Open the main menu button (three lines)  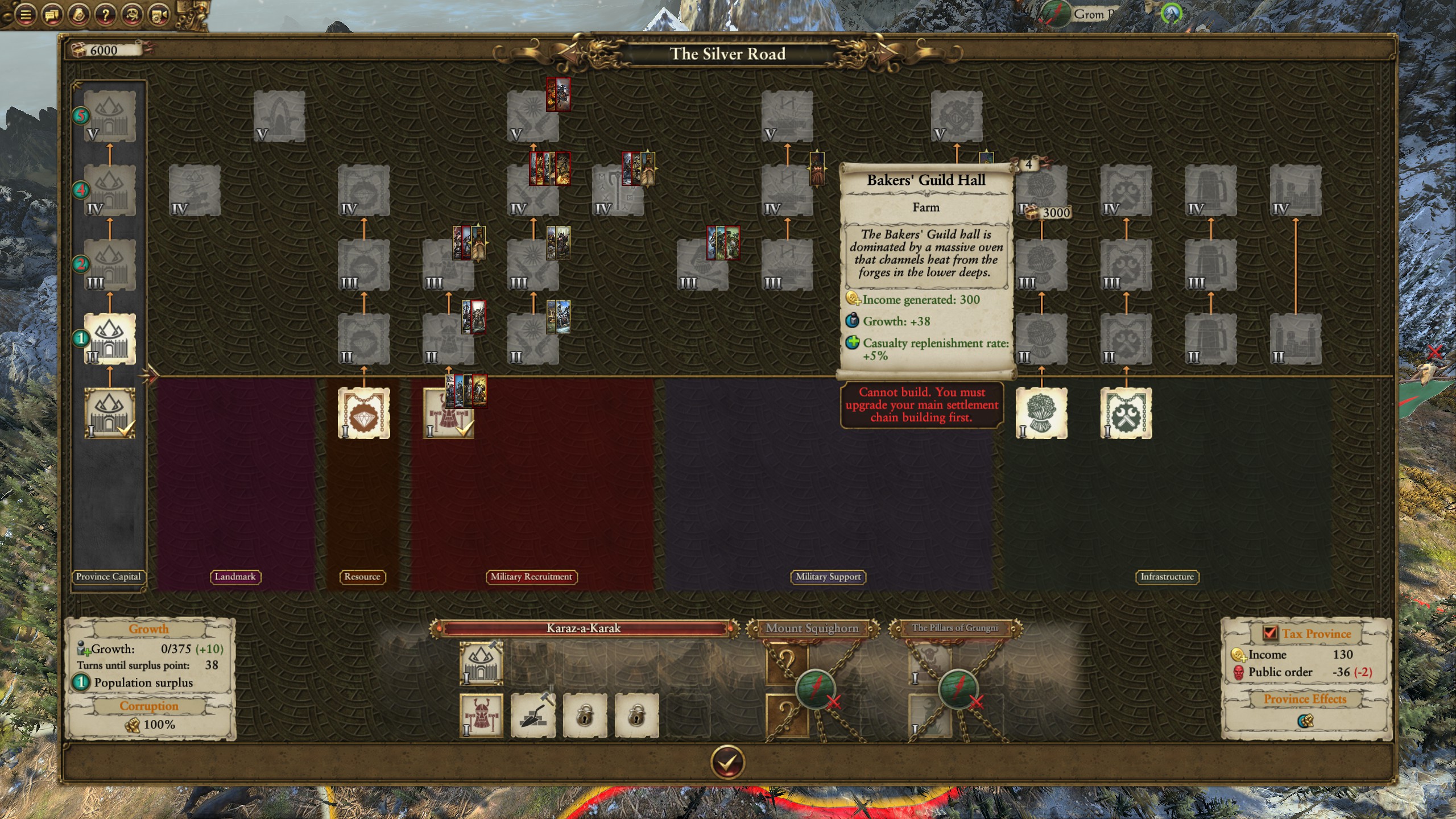coord(25,15)
